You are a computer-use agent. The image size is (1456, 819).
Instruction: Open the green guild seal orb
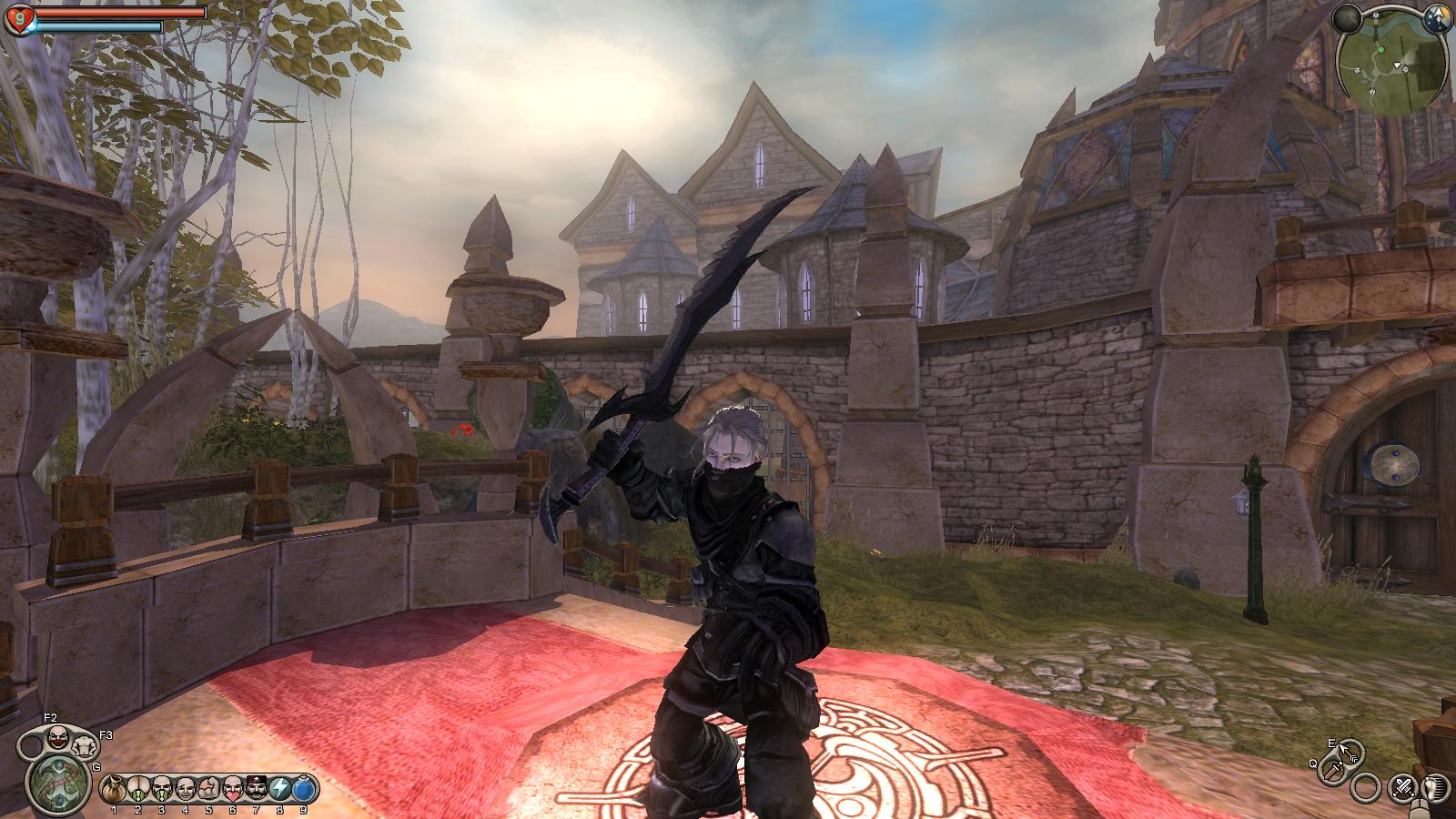(x=57, y=784)
